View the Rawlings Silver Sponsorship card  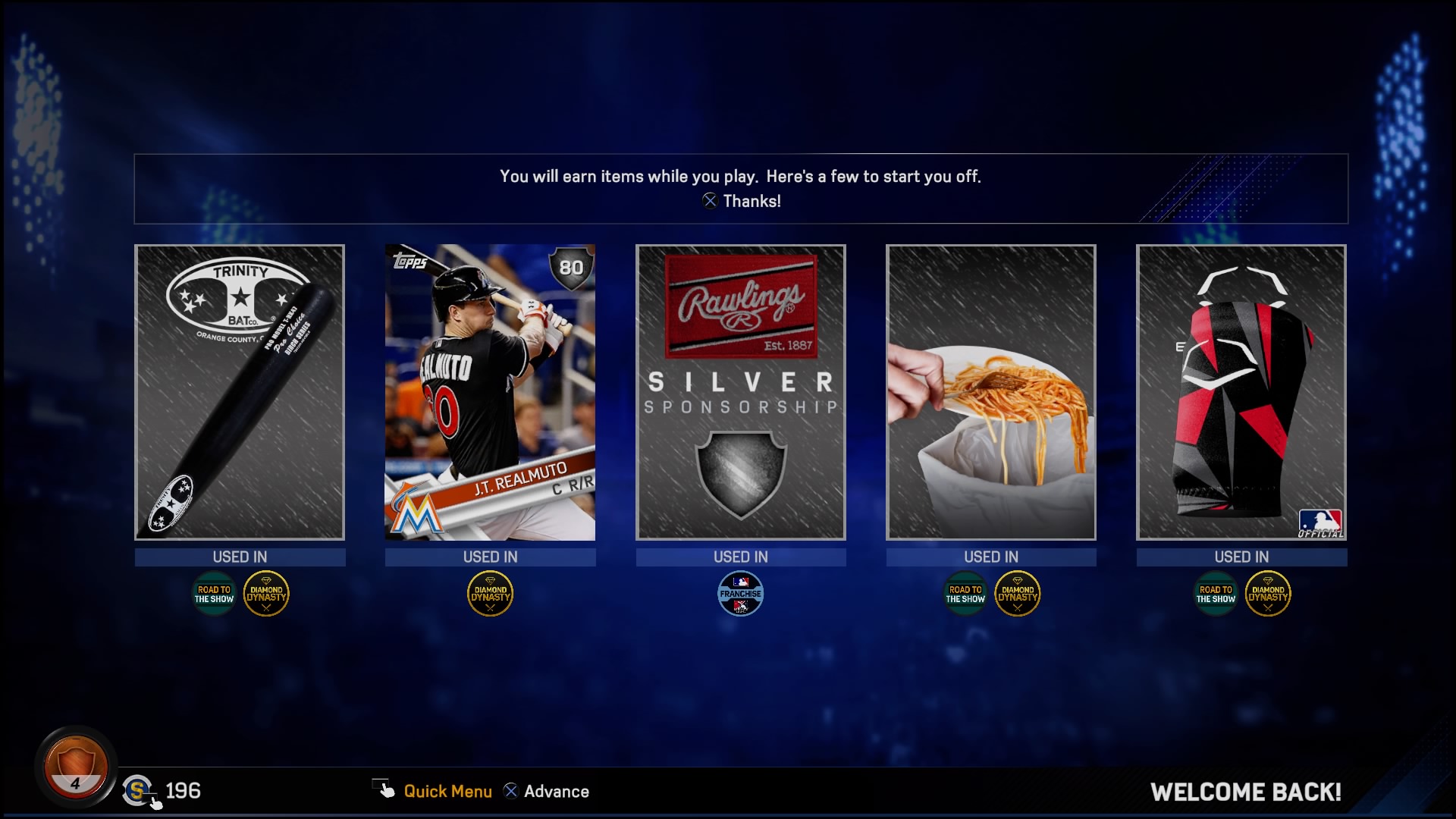(741, 392)
